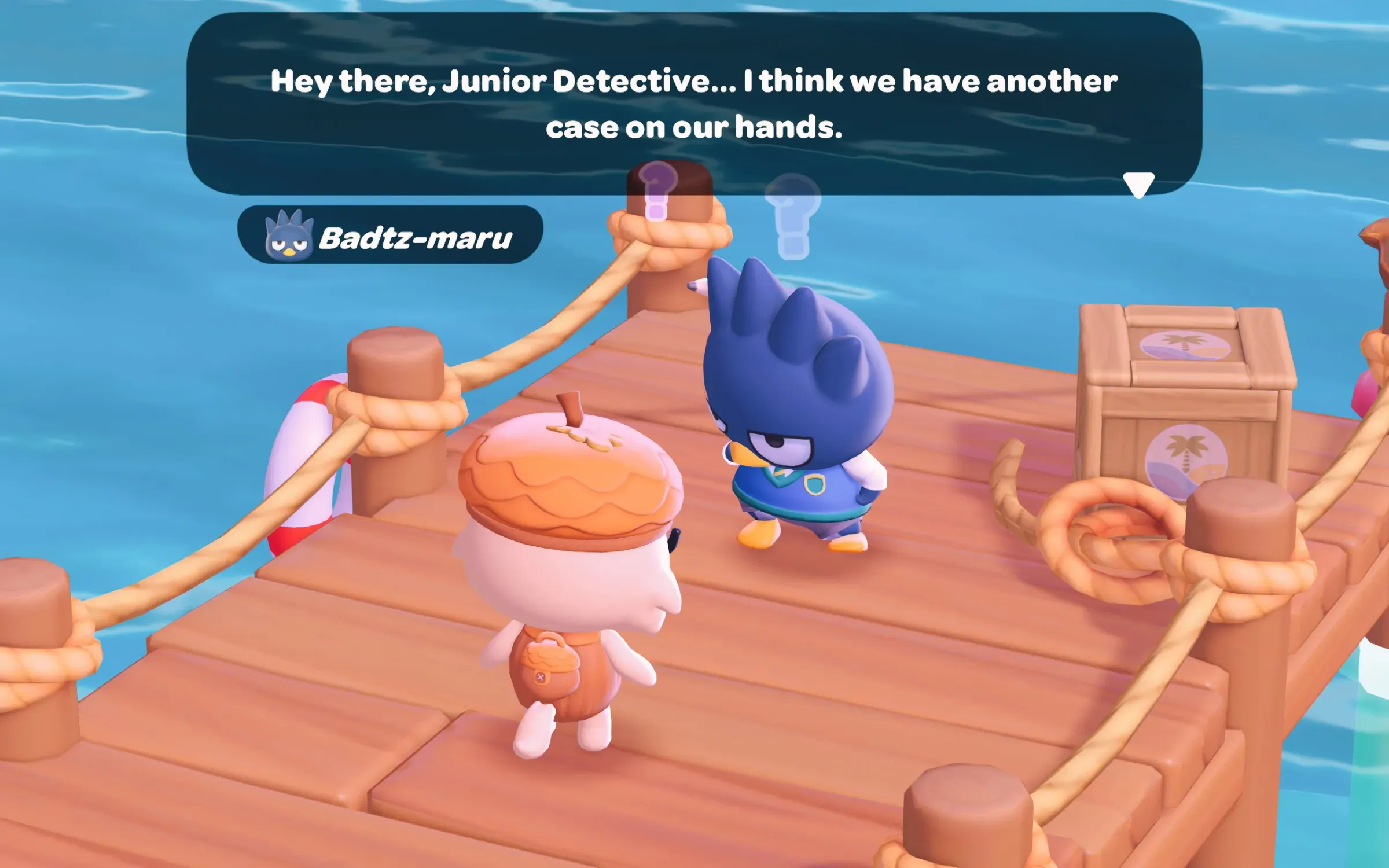Click the dialogue box mentioning Junior Detective
Image resolution: width=1389 pixels, height=868 pixels.
pyautogui.click(x=693, y=104)
